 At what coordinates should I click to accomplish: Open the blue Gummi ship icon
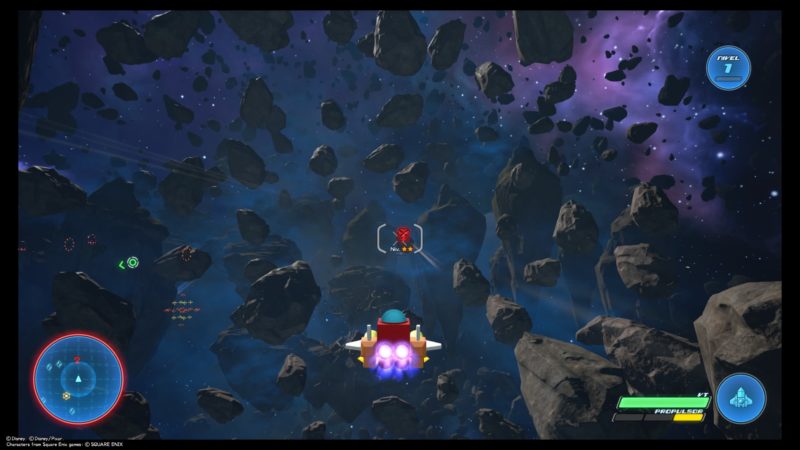(x=741, y=397)
